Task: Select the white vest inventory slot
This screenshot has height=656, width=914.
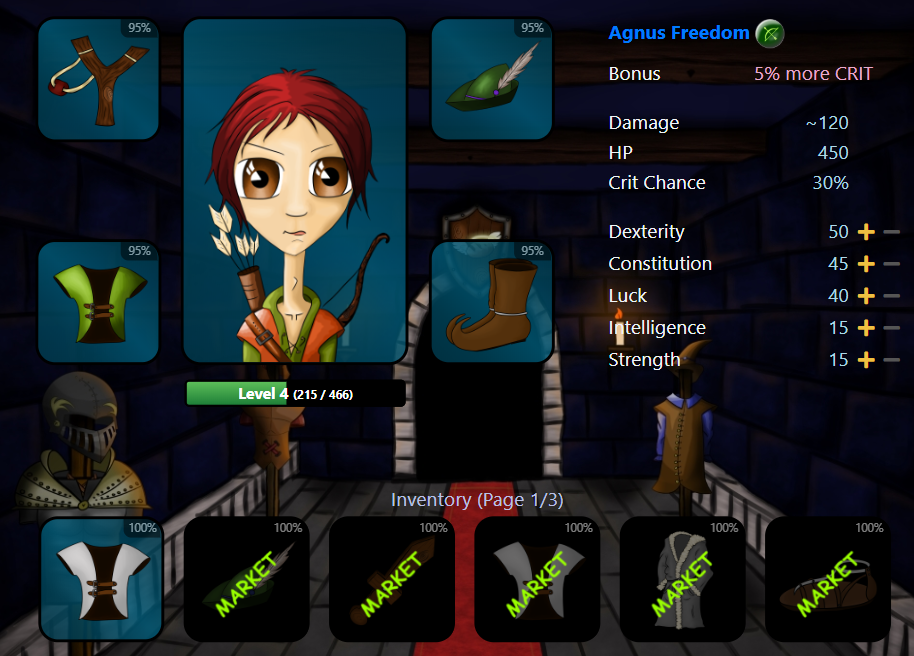Action: [x=101, y=579]
